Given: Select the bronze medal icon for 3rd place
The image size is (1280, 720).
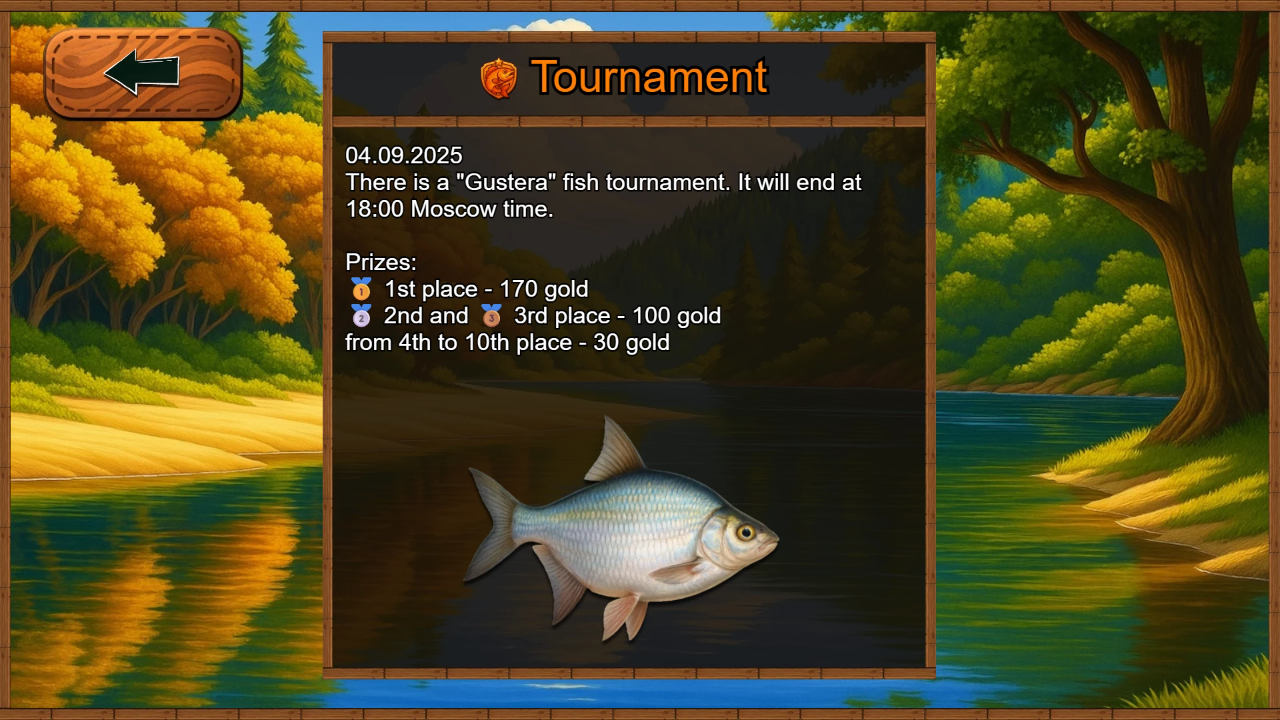Looking at the screenshot, I should point(490,316).
